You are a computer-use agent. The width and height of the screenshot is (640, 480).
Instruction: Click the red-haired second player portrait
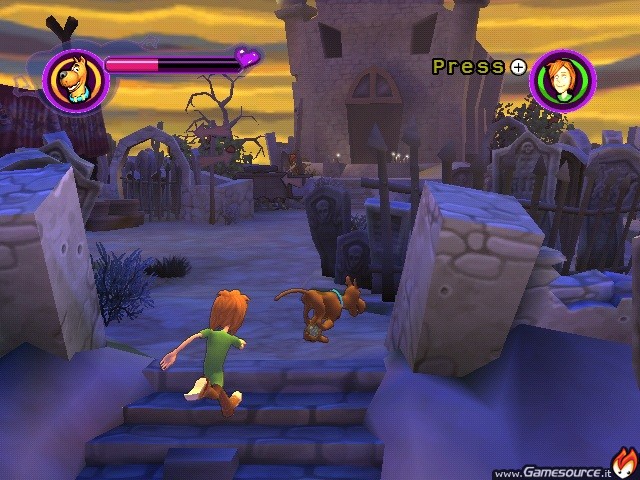(563, 80)
